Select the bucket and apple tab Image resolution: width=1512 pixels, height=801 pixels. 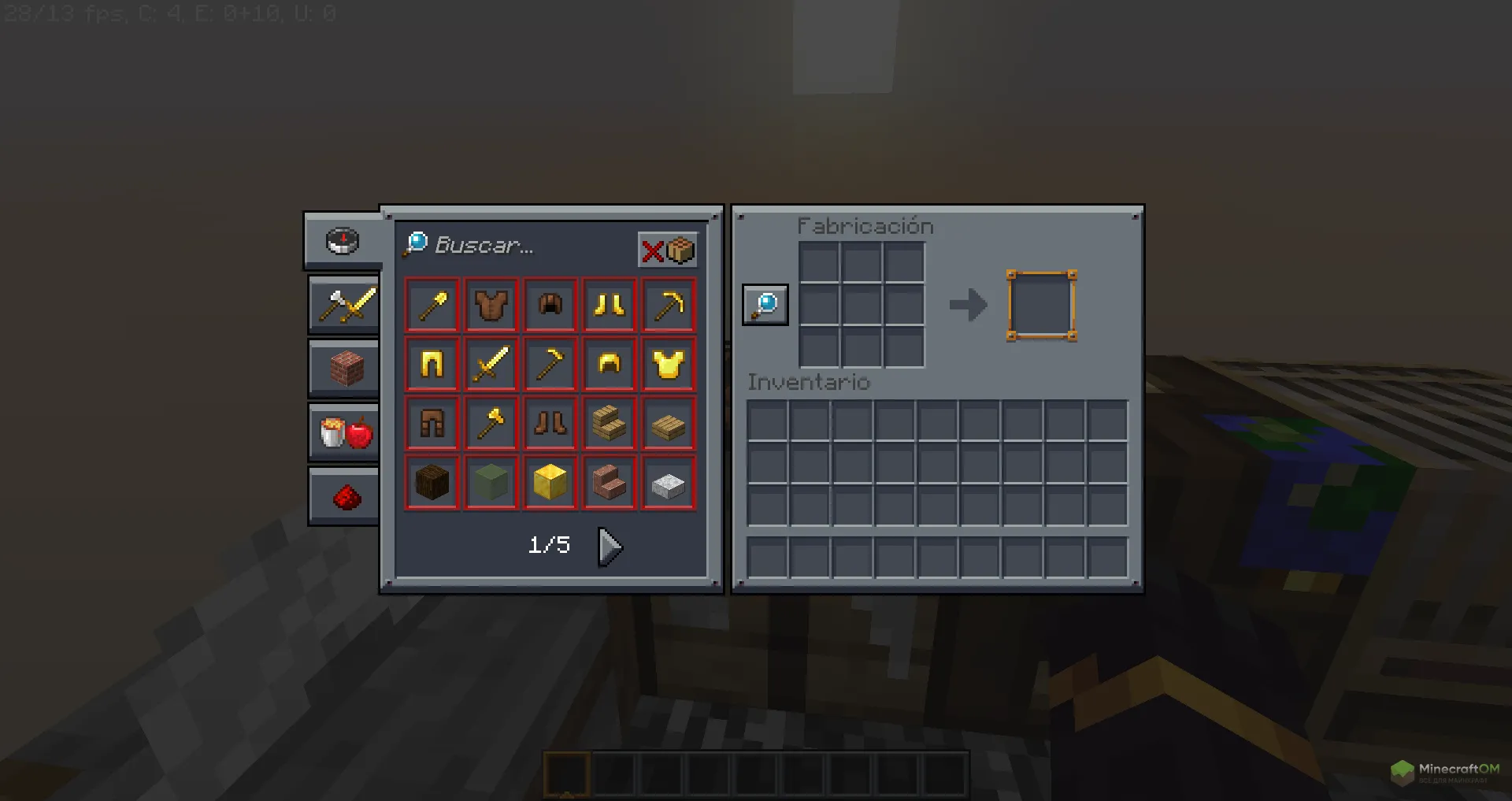tap(345, 432)
